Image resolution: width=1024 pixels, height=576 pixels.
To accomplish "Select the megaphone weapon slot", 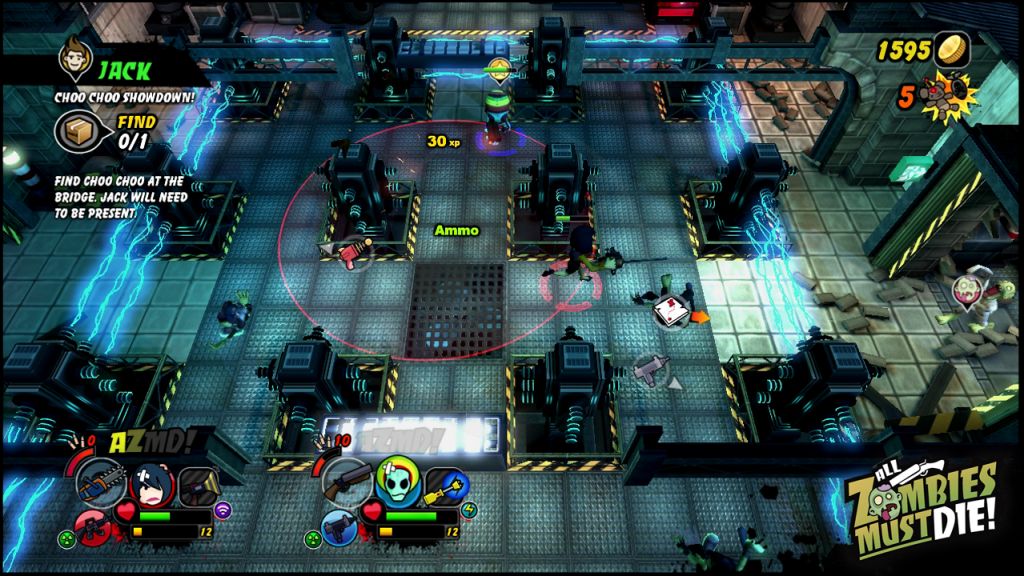I will coord(196,484).
